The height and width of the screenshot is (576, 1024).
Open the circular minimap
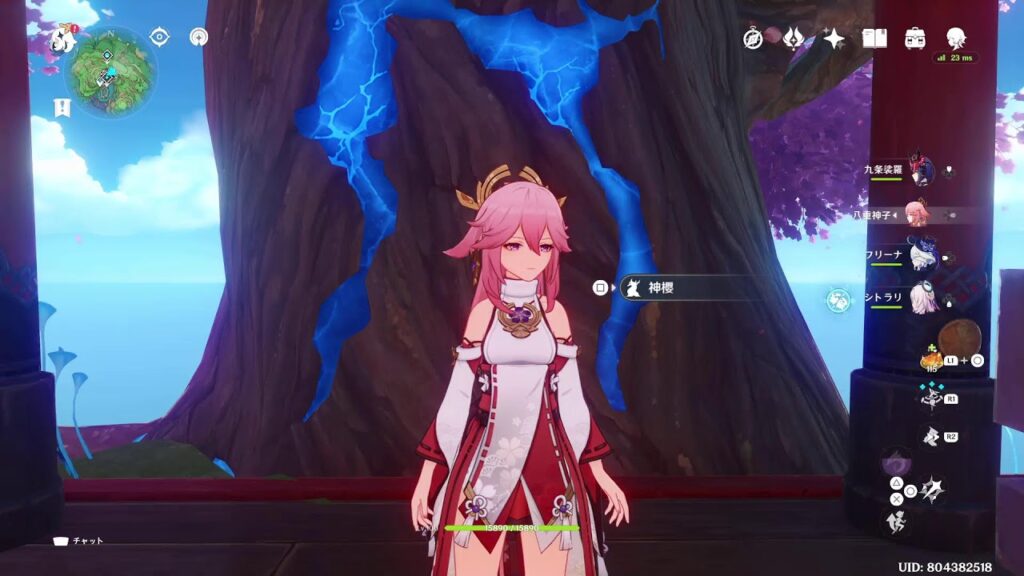[x=110, y=72]
